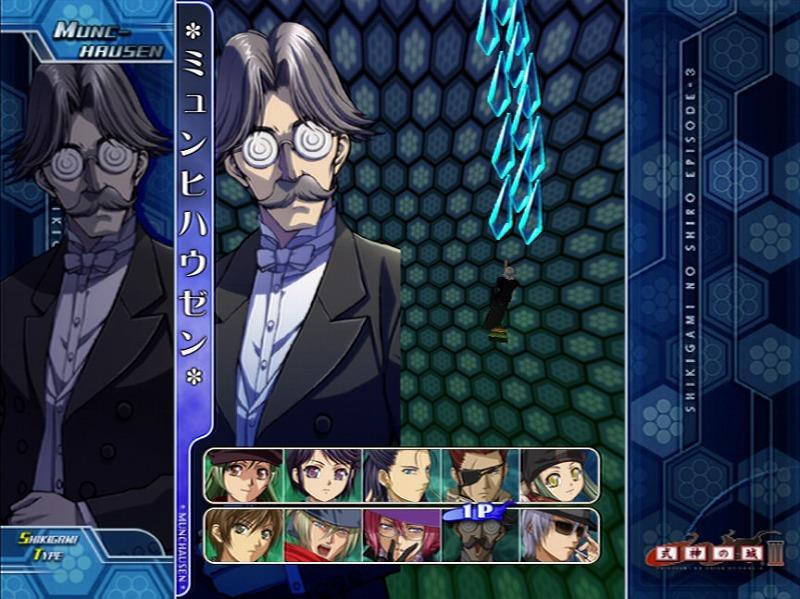This screenshot has width=800, height=599.
Task: Choose the silver-haired man with sunglasses
Action: click(558, 535)
